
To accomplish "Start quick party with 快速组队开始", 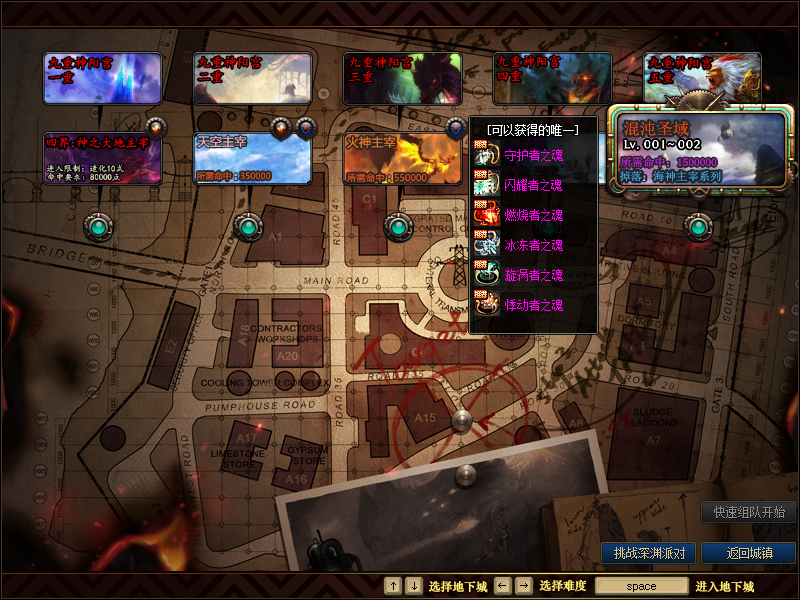I will [748, 512].
